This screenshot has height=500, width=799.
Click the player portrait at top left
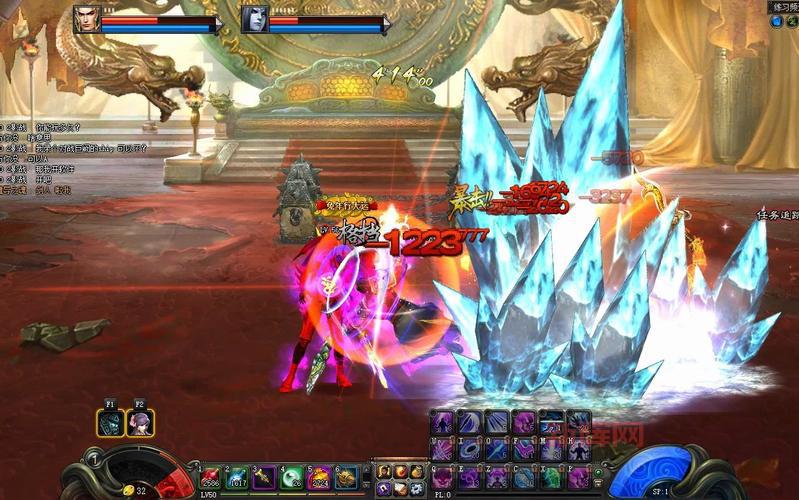[x=87, y=18]
